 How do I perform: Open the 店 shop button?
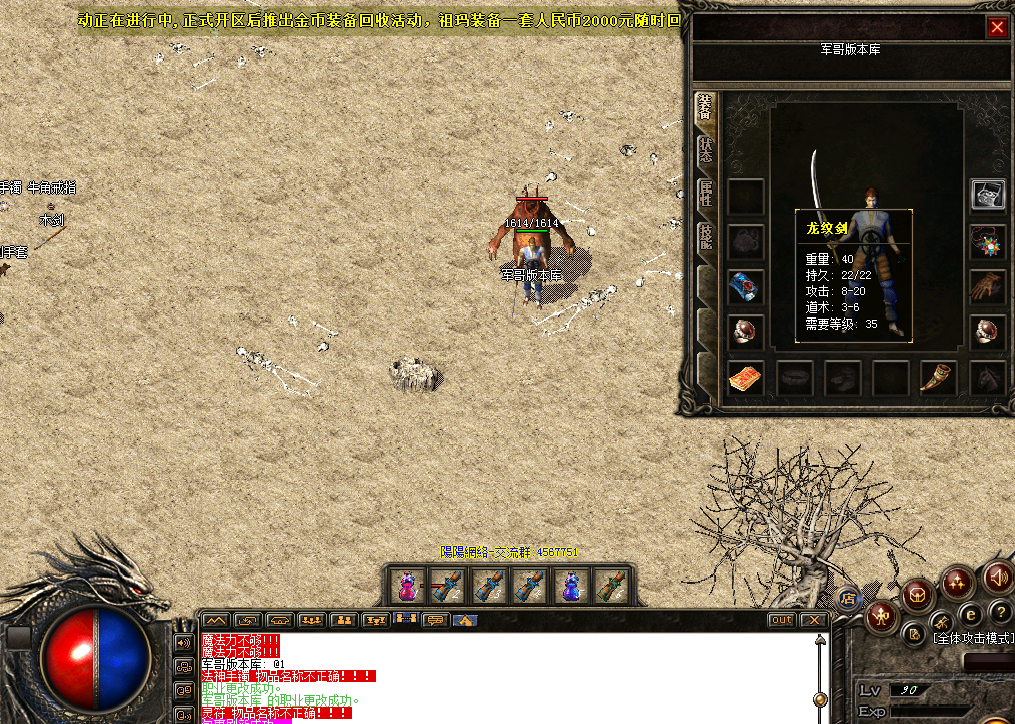[x=848, y=598]
